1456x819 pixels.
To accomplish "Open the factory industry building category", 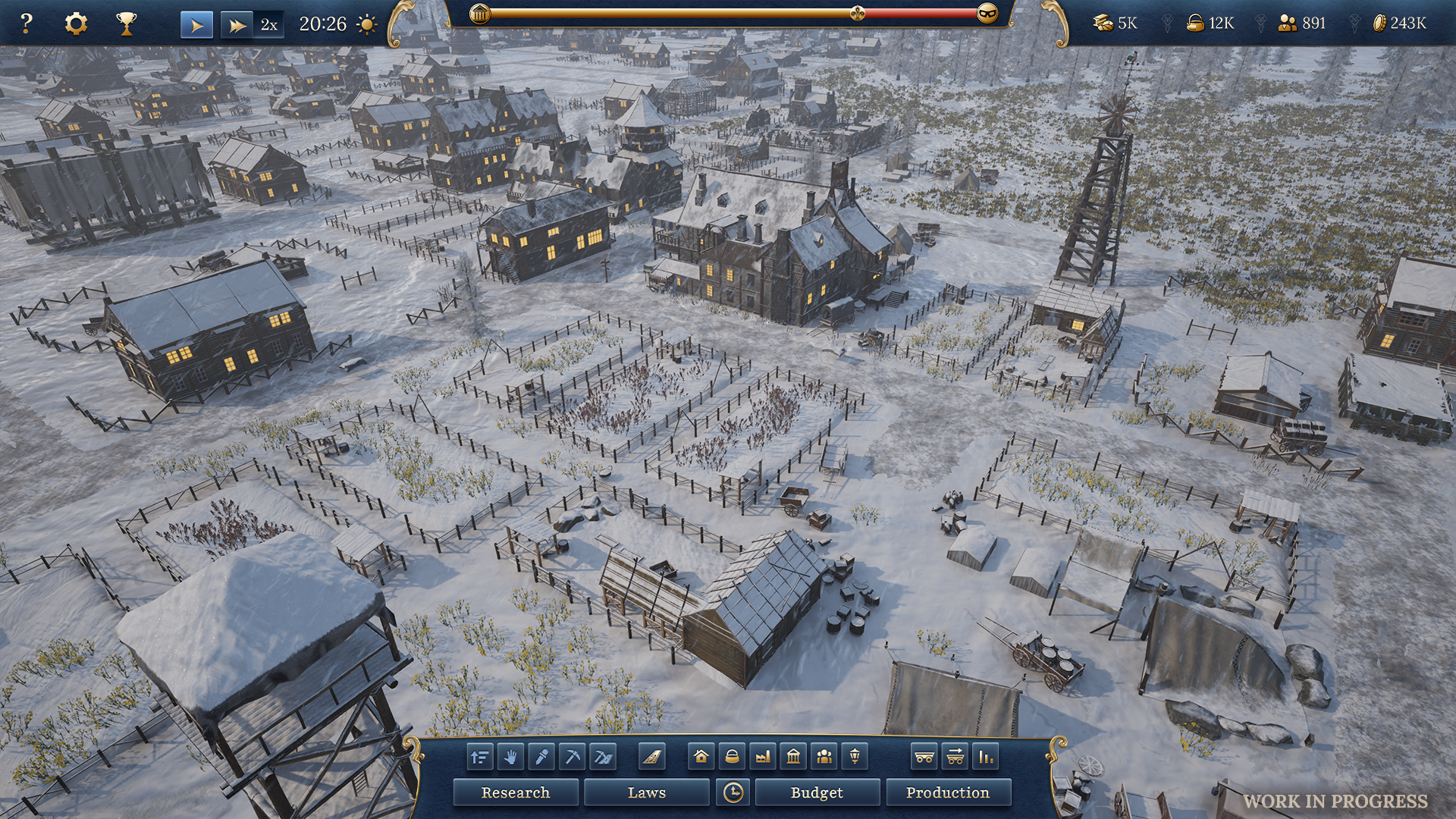I will pos(763,757).
